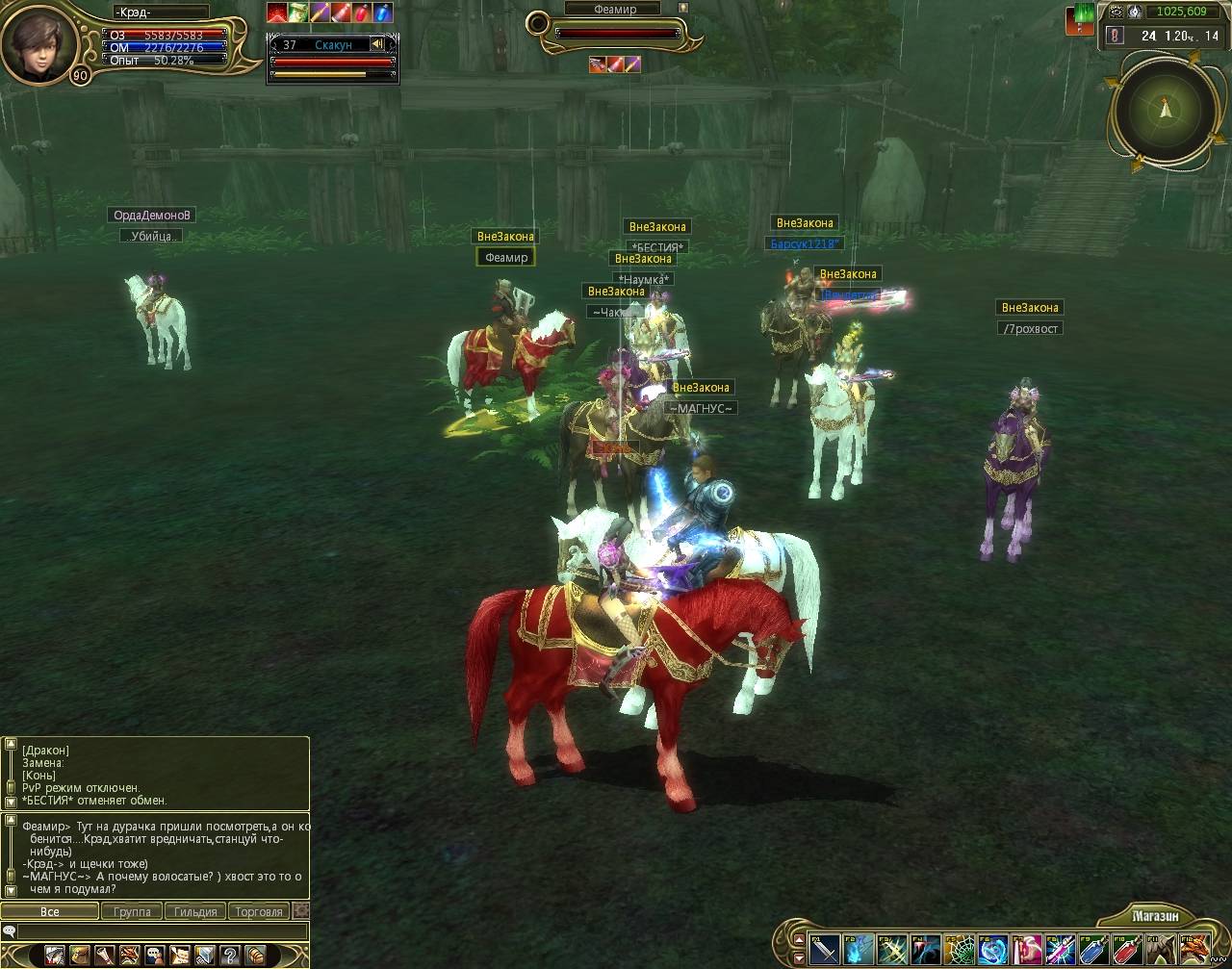Image resolution: width=1232 pixels, height=969 pixels.
Task: Use the F5 spider web skill
Action: tap(959, 950)
